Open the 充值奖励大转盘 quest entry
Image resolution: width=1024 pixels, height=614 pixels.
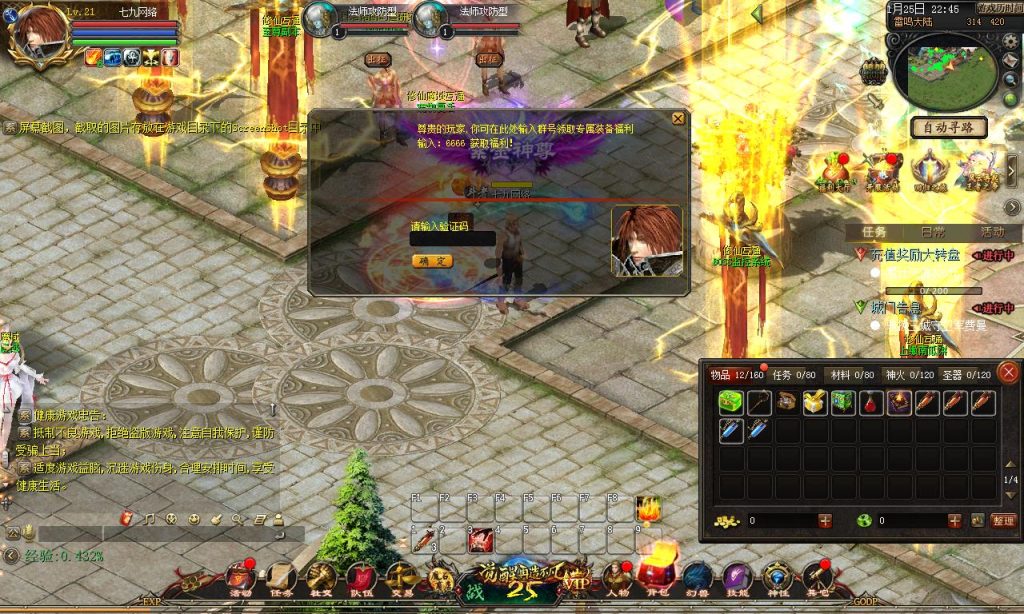(x=913, y=255)
